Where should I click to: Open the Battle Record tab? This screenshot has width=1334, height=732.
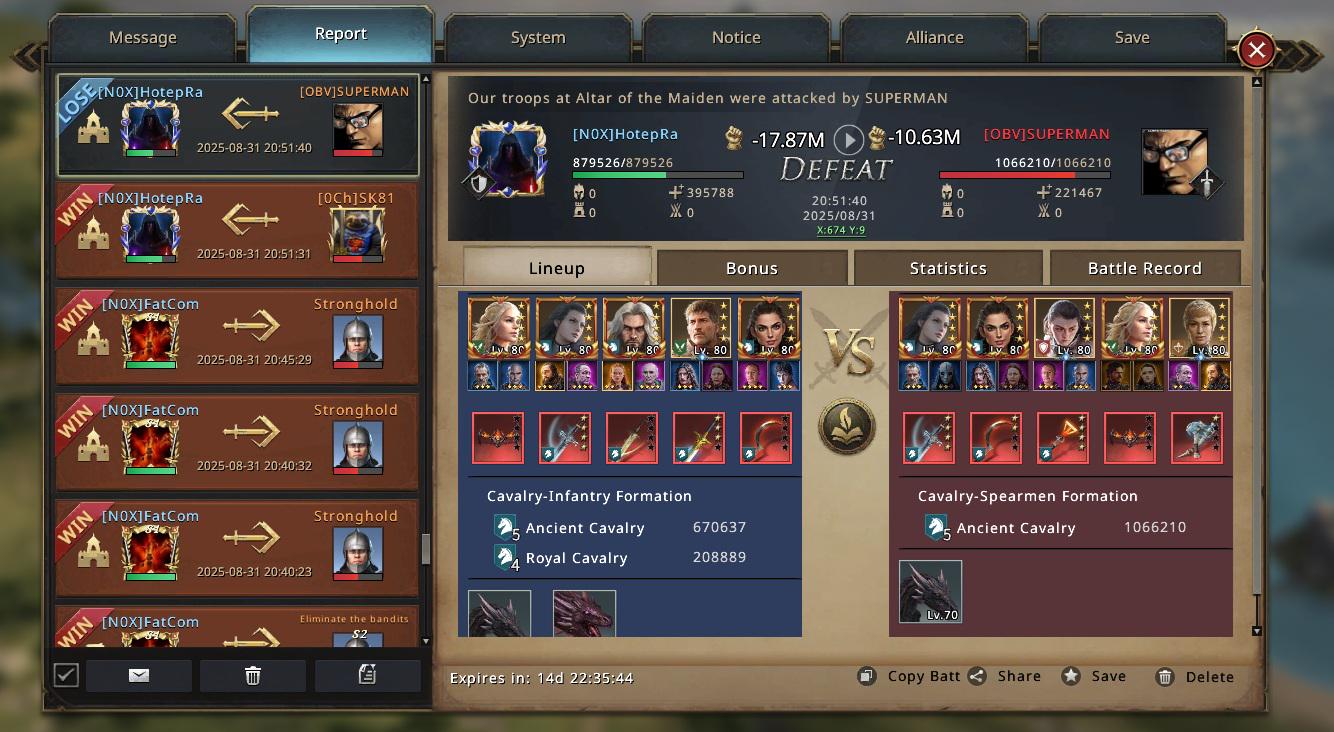pyautogui.click(x=1144, y=268)
